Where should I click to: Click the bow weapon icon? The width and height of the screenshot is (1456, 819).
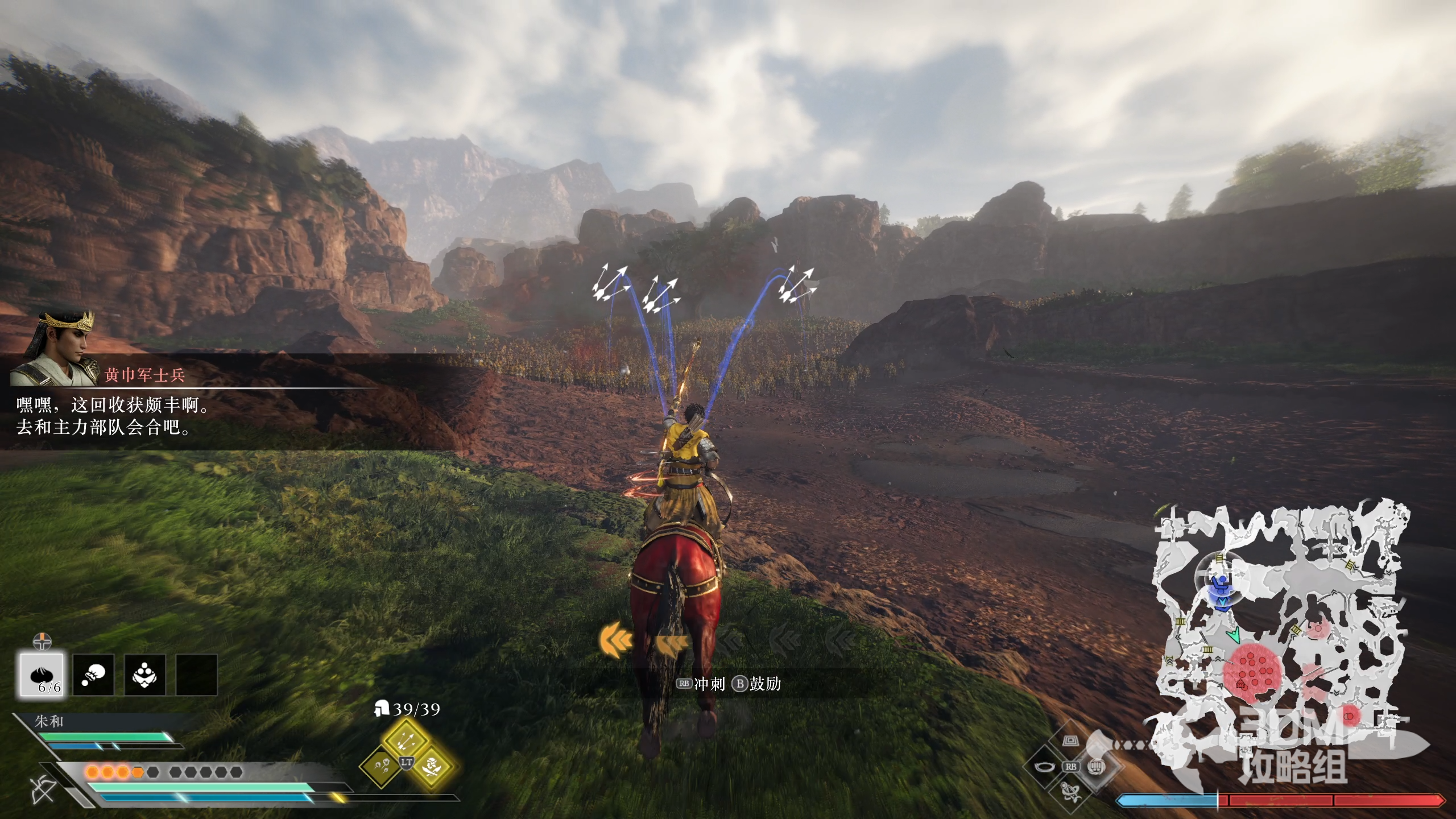pos(43,789)
